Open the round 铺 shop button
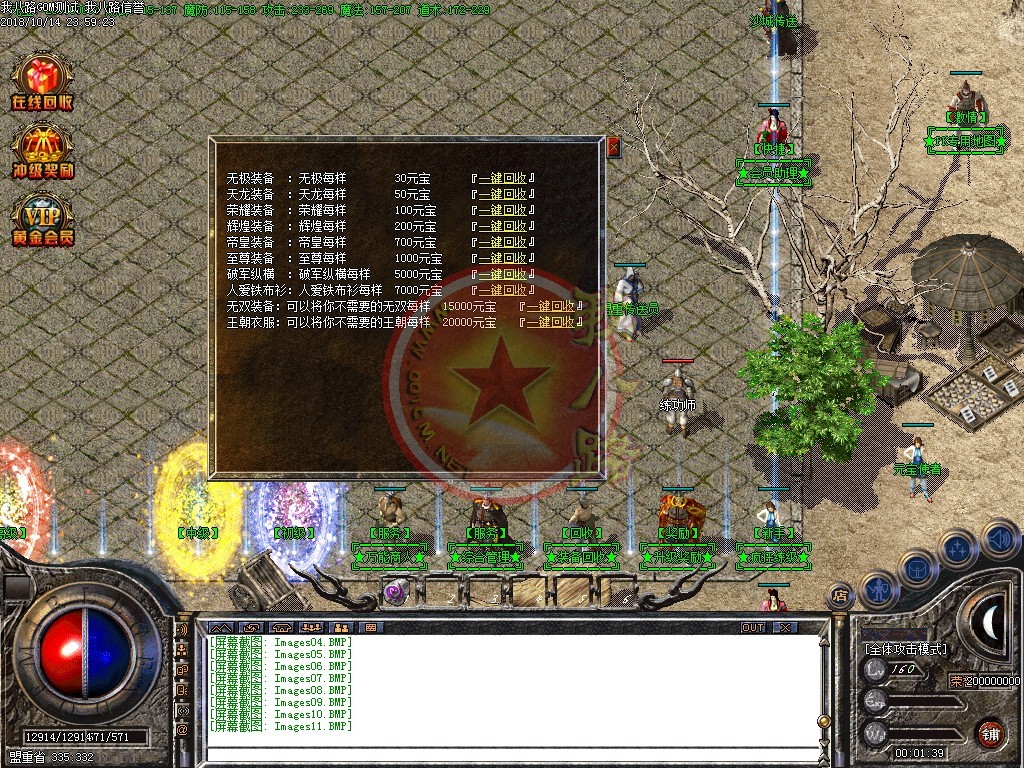This screenshot has height=768, width=1024. pyautogui.click(x=990, y=732)
